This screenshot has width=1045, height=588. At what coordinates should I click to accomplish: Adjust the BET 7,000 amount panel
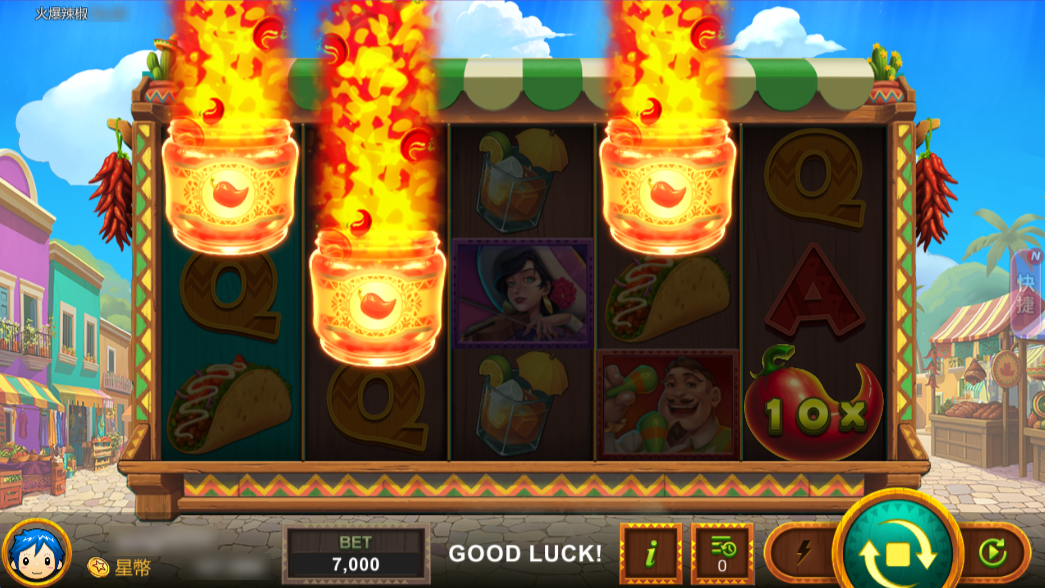click(x=356, y=553)
